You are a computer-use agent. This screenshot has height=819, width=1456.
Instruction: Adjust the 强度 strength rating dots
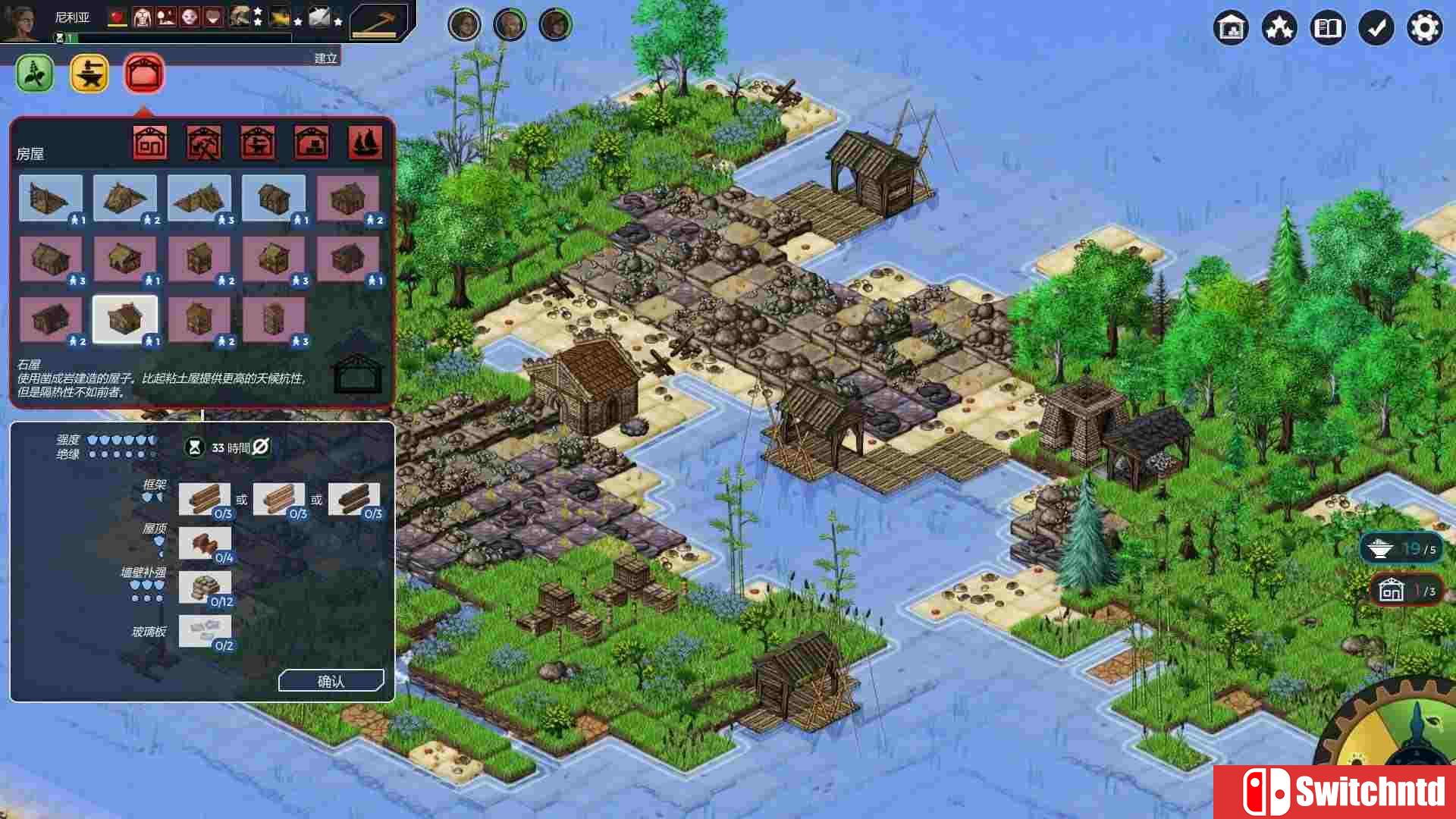(121, 439)
